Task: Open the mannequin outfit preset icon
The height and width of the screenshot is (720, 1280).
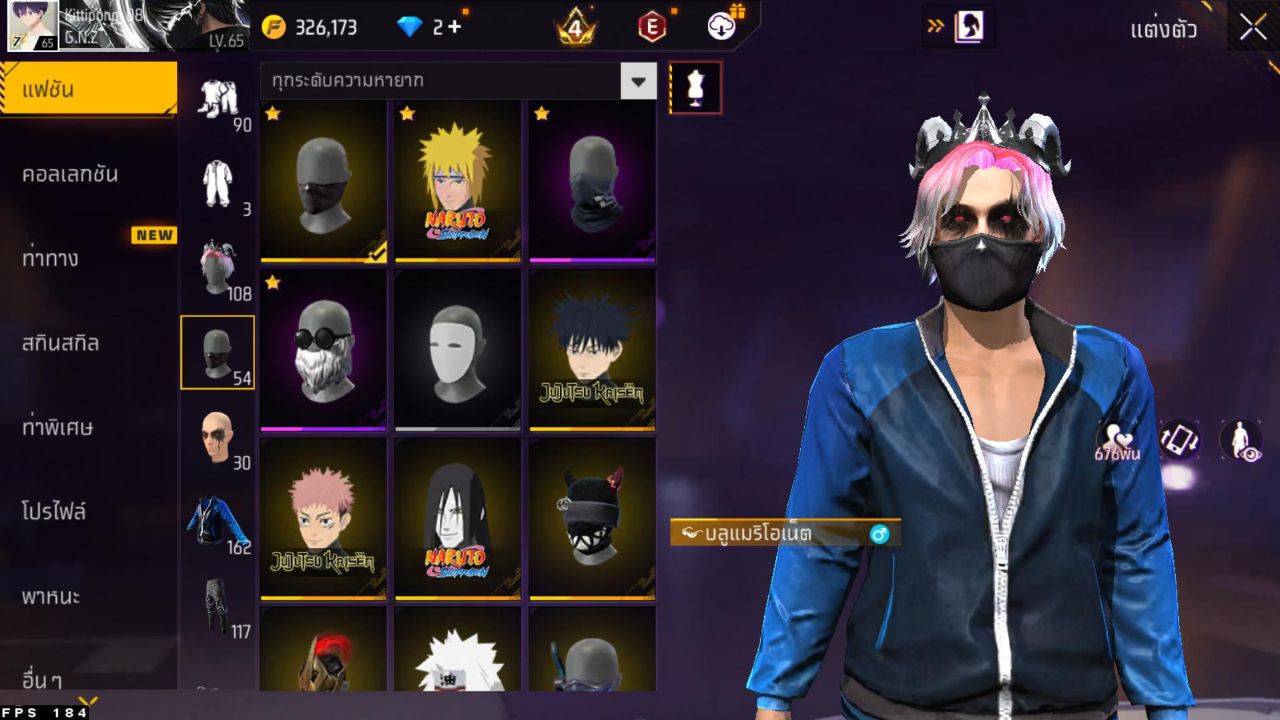Action: coord(694,87)
